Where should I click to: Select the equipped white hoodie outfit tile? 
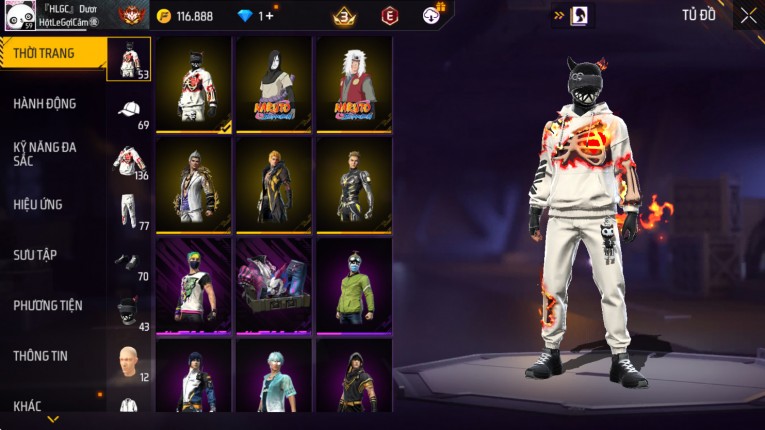point(194,85)
